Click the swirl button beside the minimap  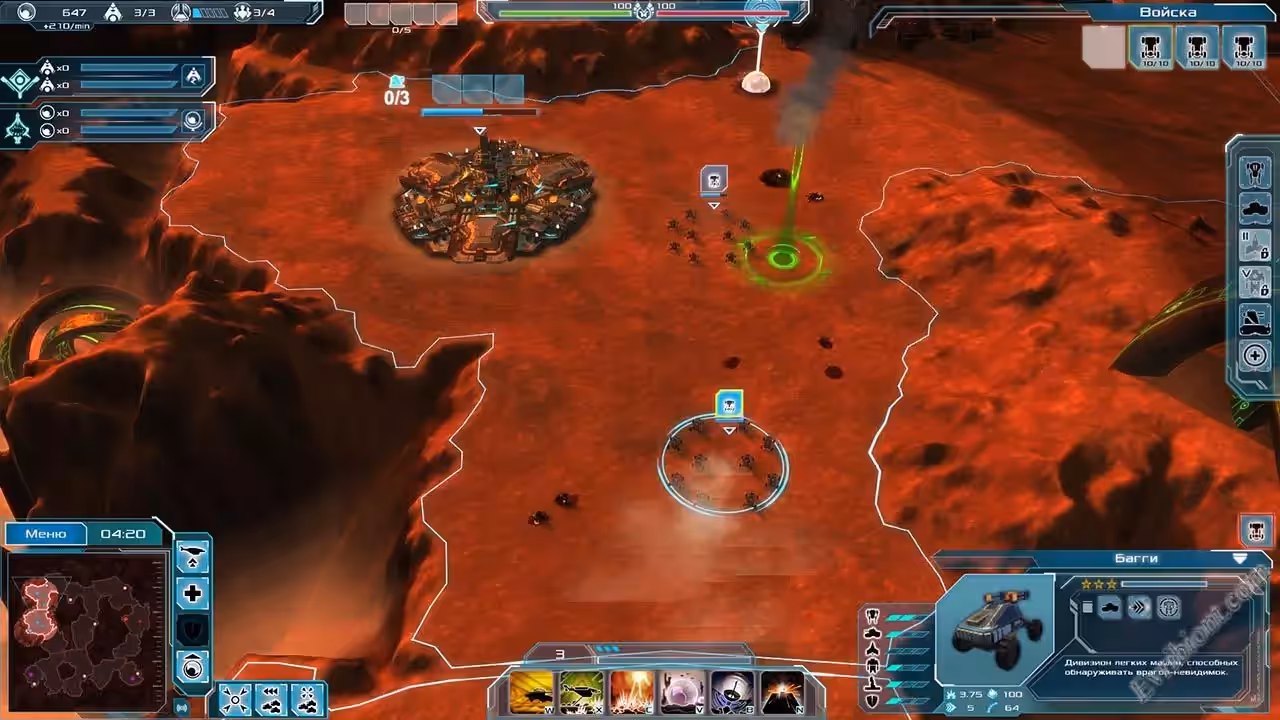pos(192,666)
